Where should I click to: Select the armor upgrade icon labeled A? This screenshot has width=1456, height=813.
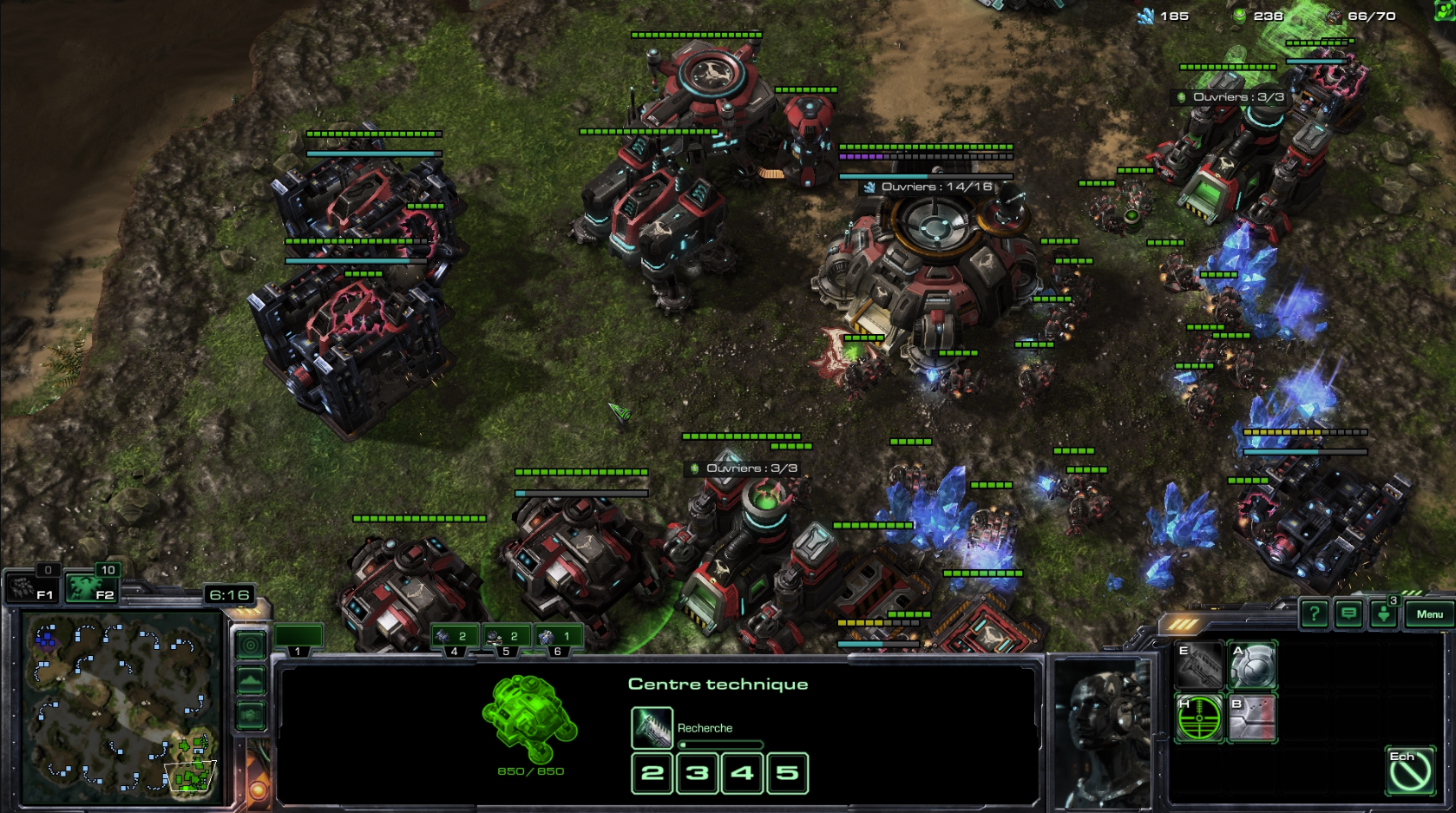[x=1252, y=665]
